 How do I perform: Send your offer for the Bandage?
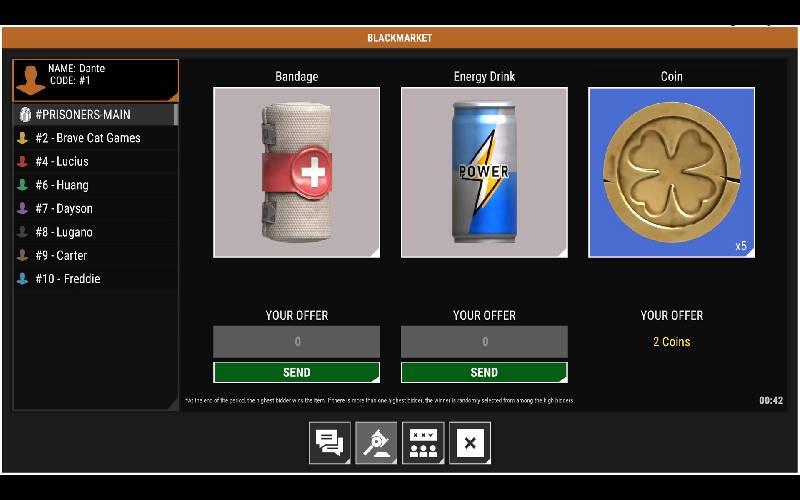[296, 372]
